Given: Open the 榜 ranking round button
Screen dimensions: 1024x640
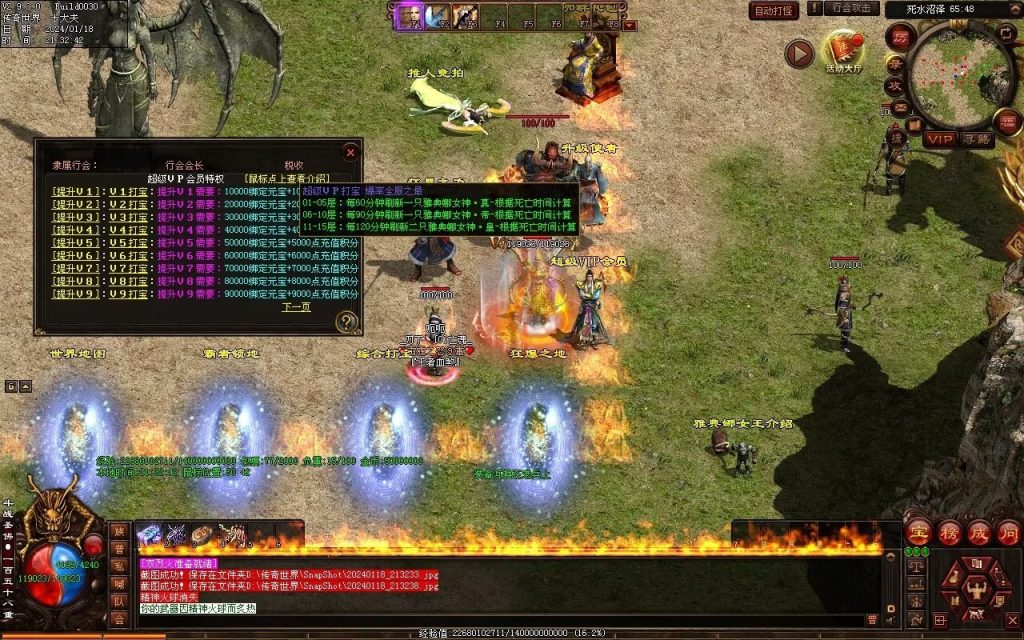Looking at the screenshot, I should point(947,531).
